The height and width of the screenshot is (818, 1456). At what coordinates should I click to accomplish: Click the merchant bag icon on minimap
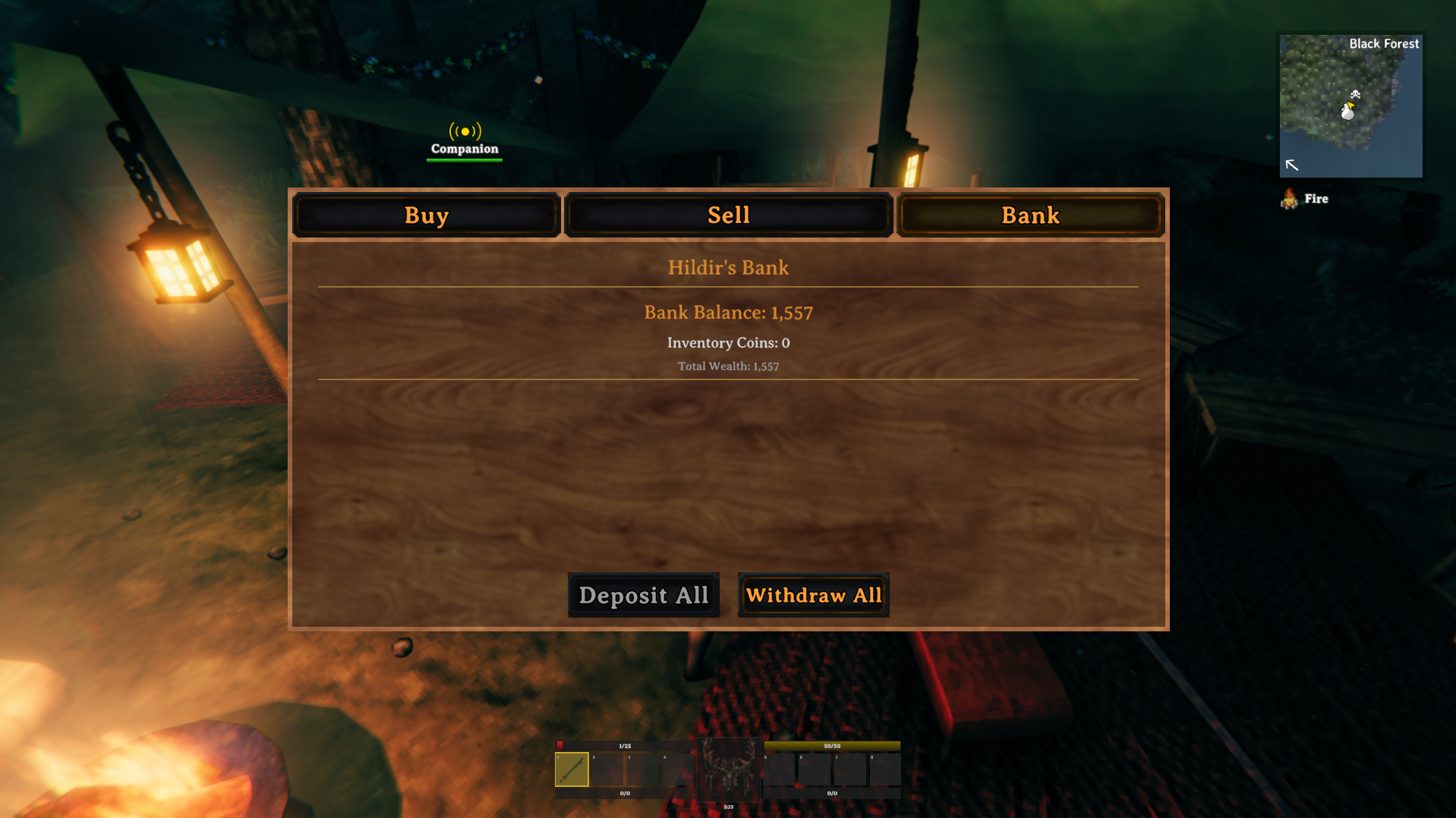coord(1349,112)
